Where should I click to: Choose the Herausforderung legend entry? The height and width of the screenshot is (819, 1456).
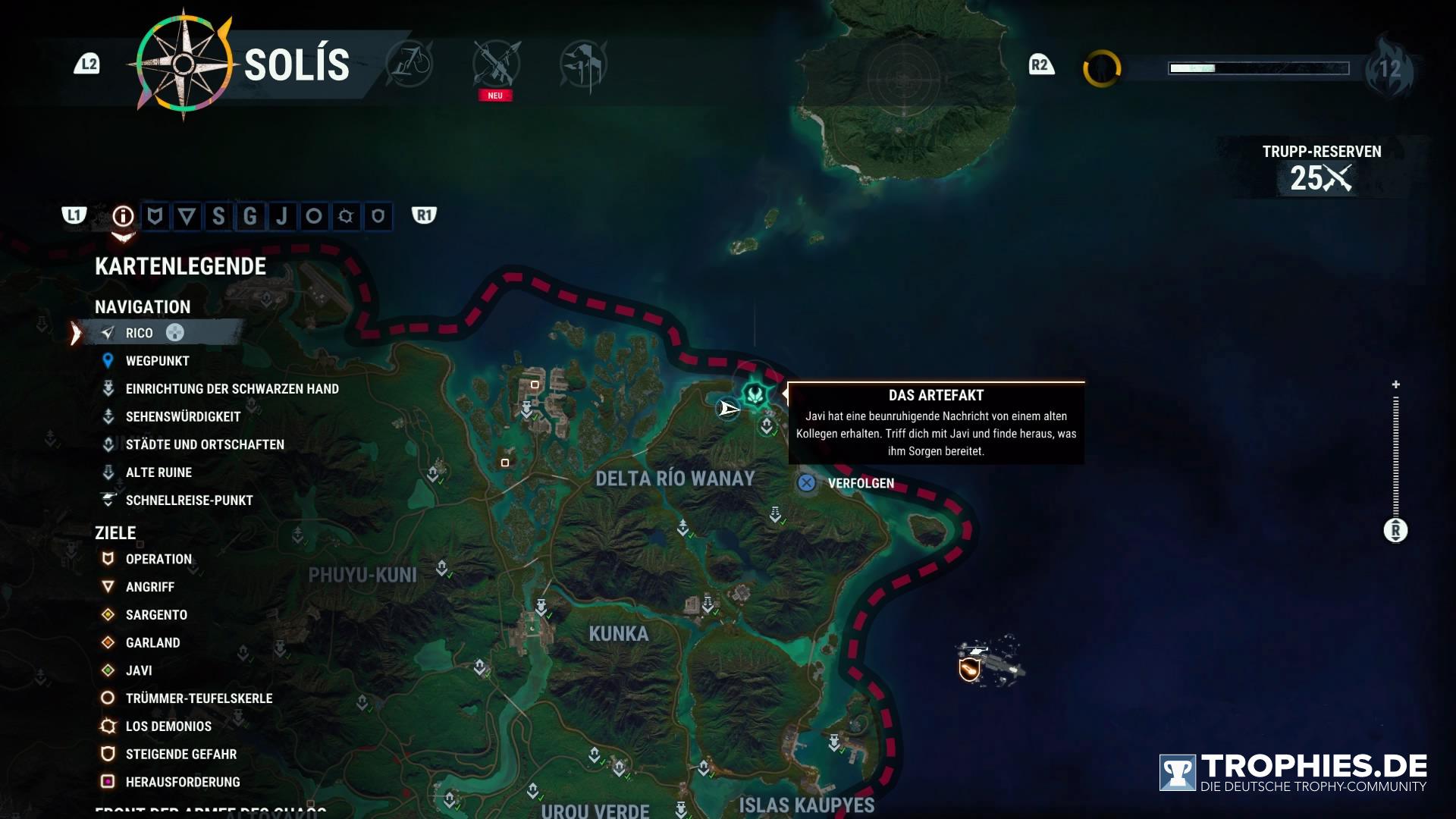(182, 782)
